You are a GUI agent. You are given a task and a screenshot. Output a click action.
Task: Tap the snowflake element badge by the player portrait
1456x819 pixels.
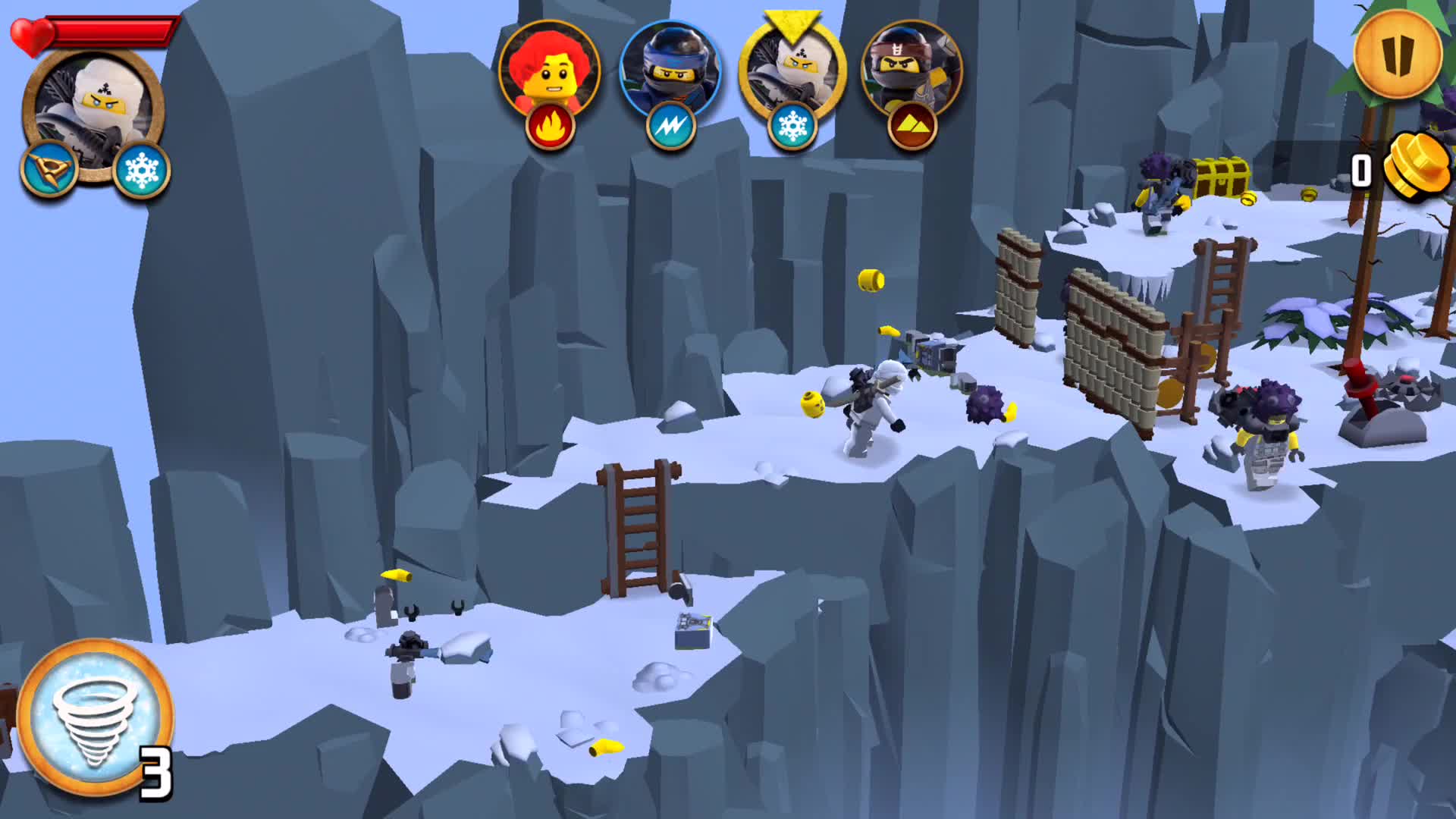coord(142,170)
